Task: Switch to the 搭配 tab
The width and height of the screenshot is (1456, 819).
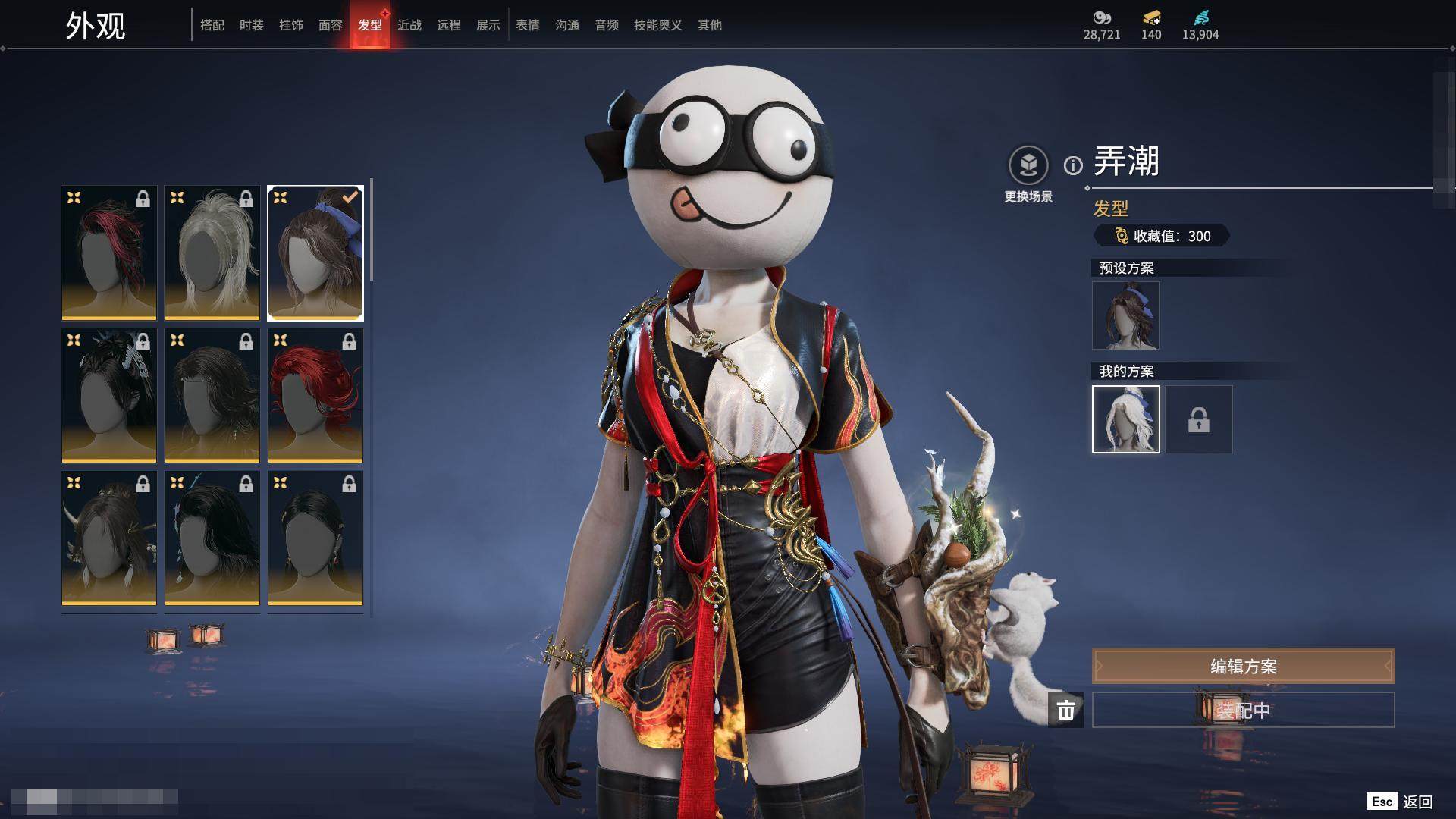Action: [x=212, y=25]
